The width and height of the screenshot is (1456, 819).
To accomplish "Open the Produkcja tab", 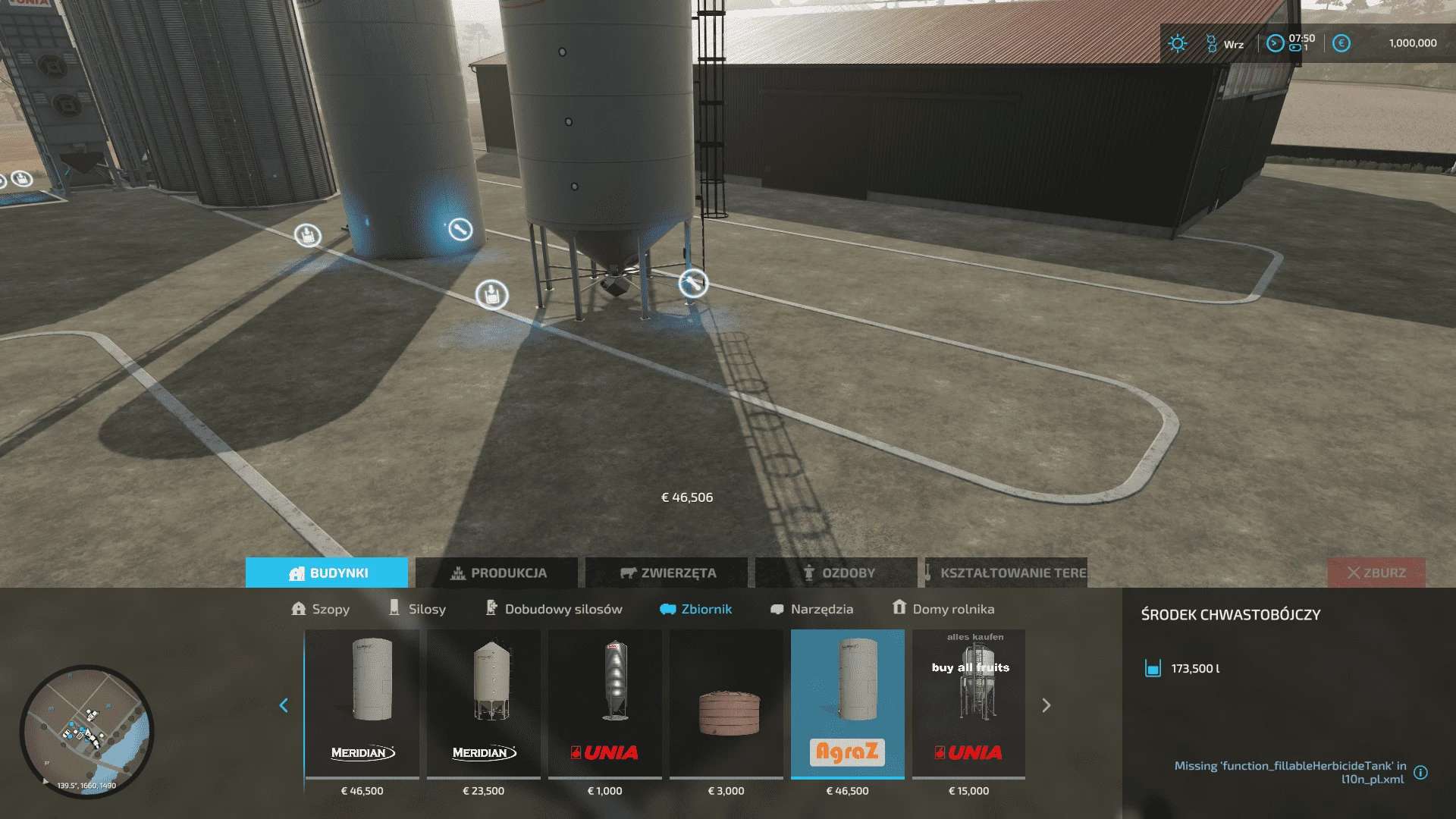I will point(497,573).
